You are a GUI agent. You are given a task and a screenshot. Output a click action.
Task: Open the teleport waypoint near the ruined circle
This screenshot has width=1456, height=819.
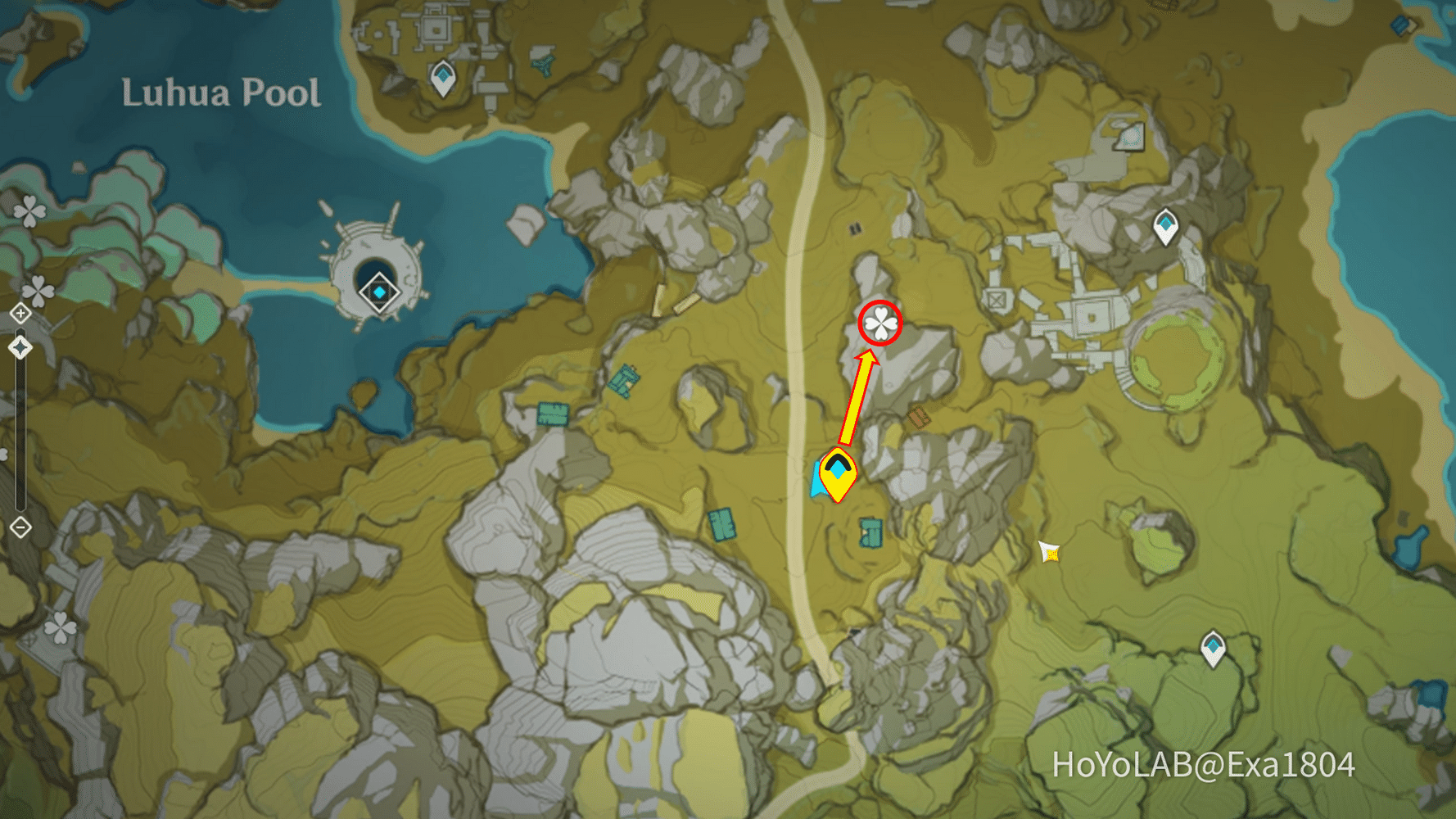(x=1166, y=226)
